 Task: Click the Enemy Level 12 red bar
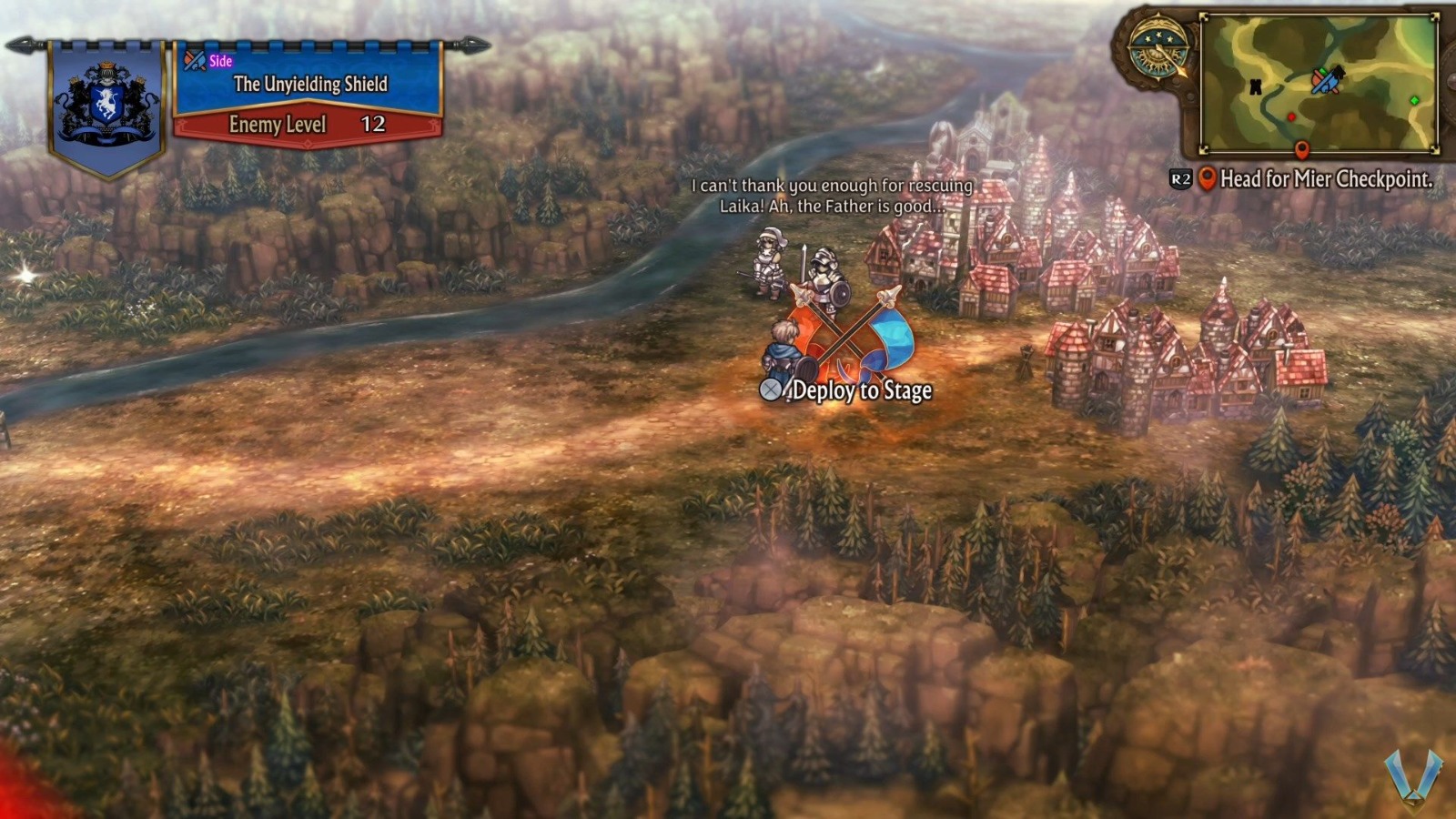coord(308,126)
